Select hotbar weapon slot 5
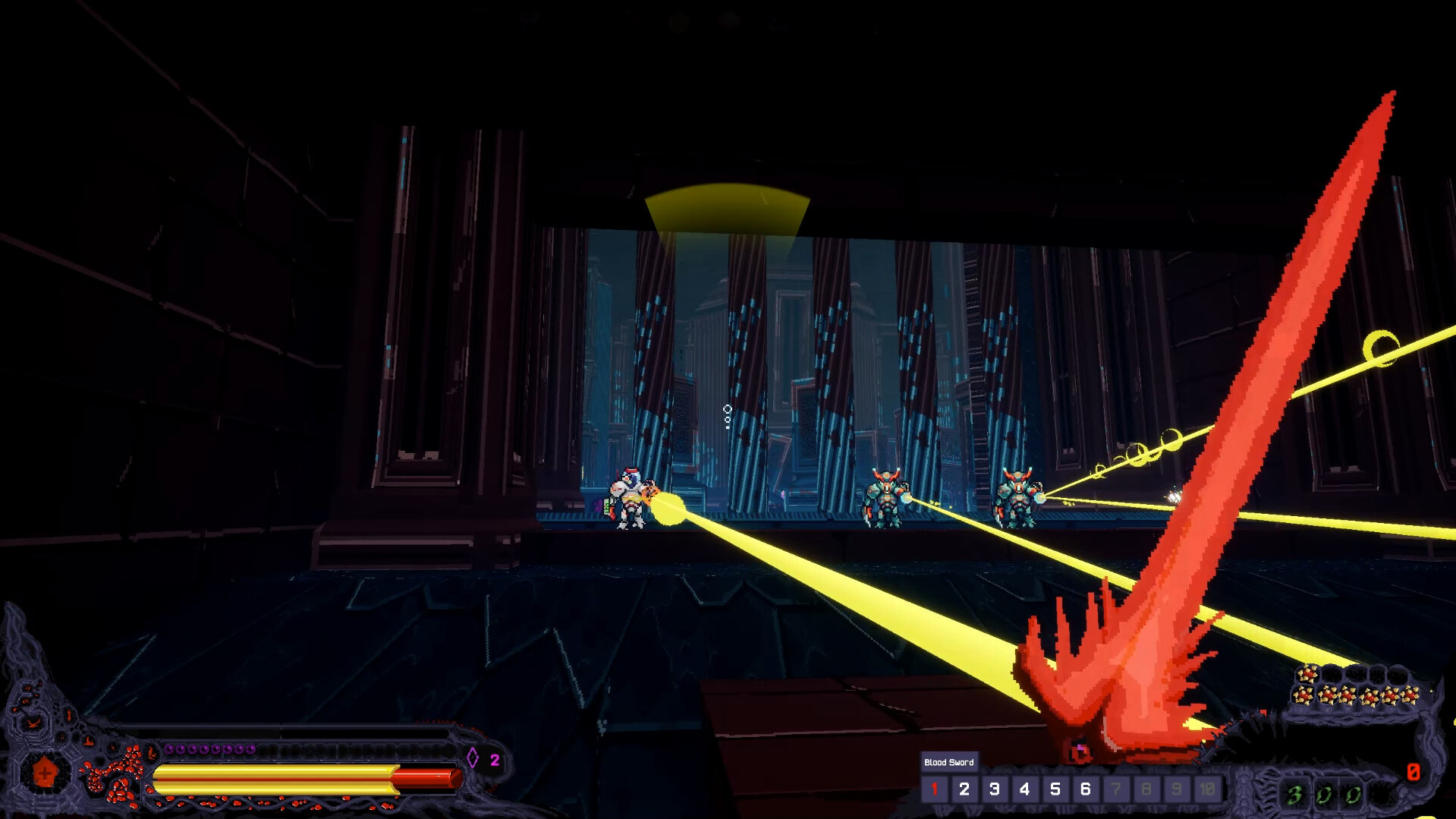The image size is (1456, 819). (1055, 789)
